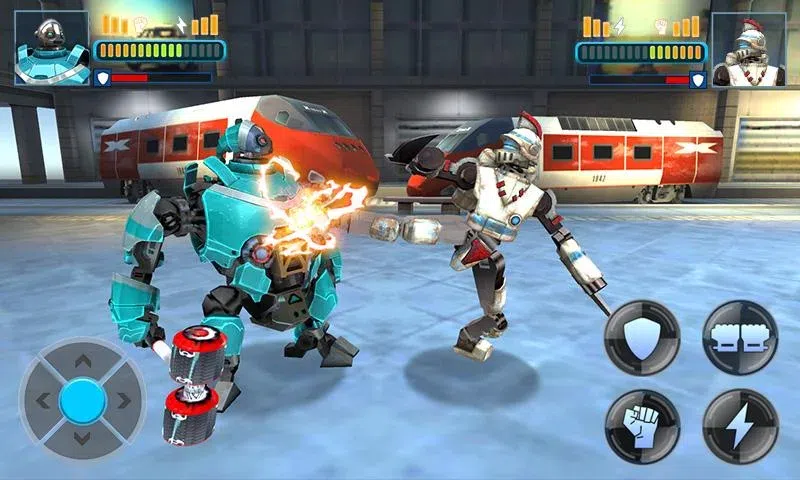This screenshot has width=800, height=480.
Task: Click the D-pad down arrow
Action: point(83,440)
